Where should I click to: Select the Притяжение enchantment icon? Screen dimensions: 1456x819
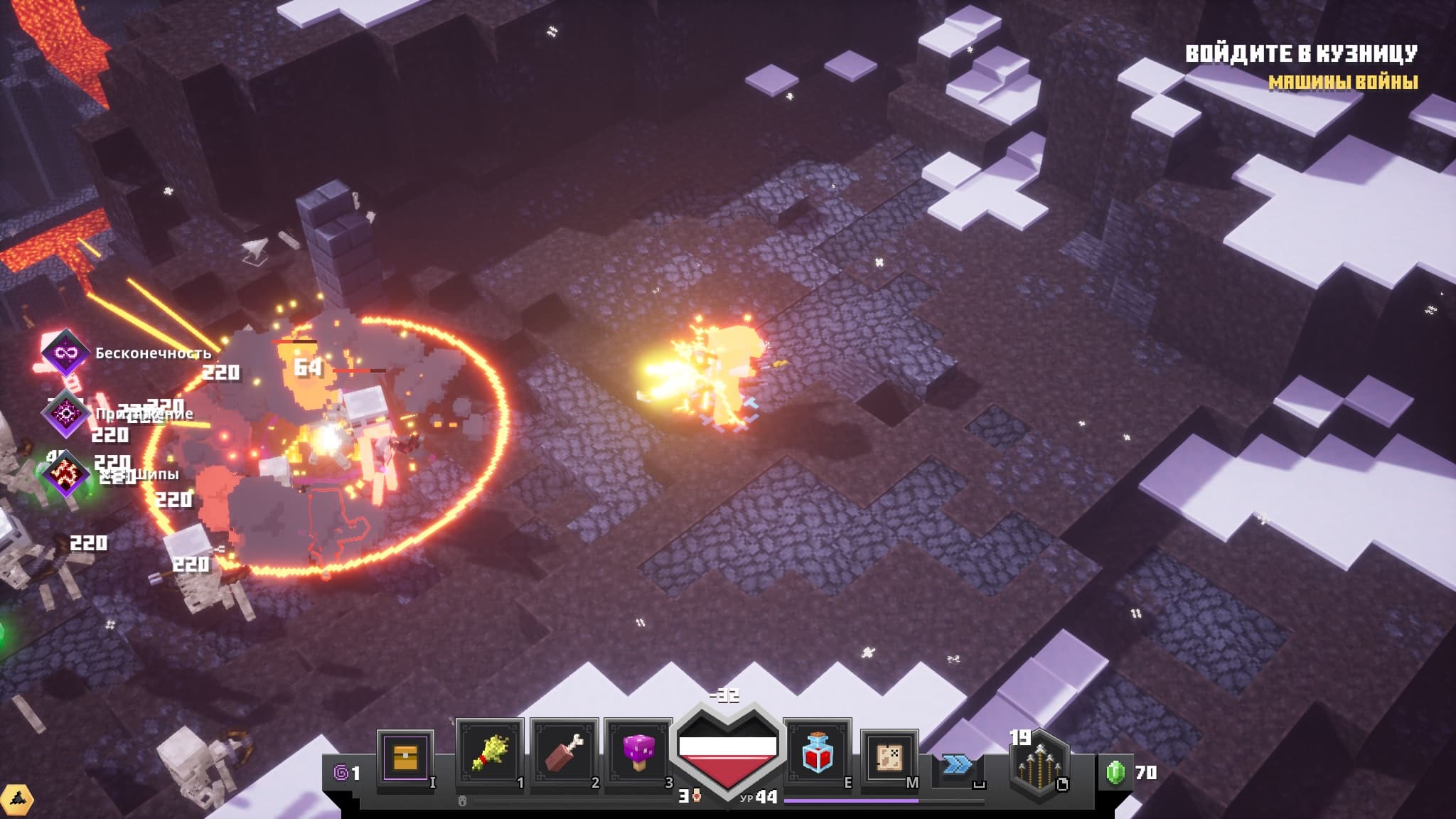click(x=65, y=413)
